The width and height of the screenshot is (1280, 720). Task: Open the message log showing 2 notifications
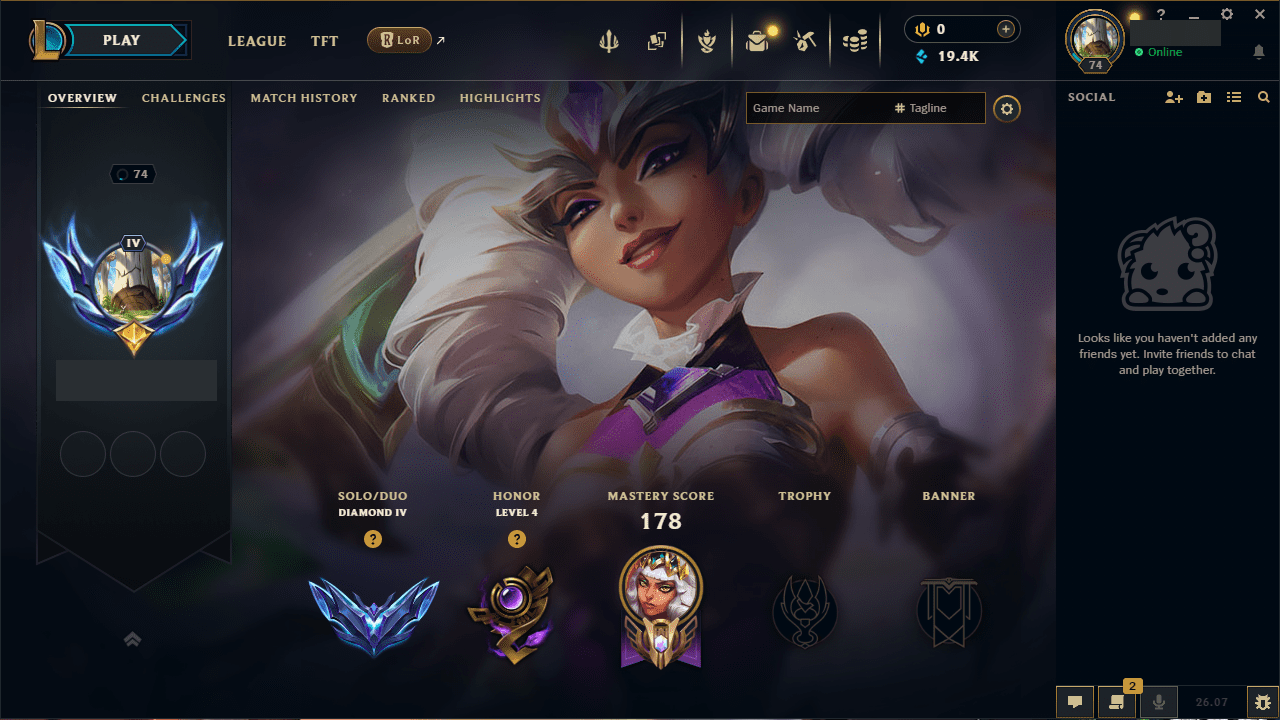[x=1118, y=699]
